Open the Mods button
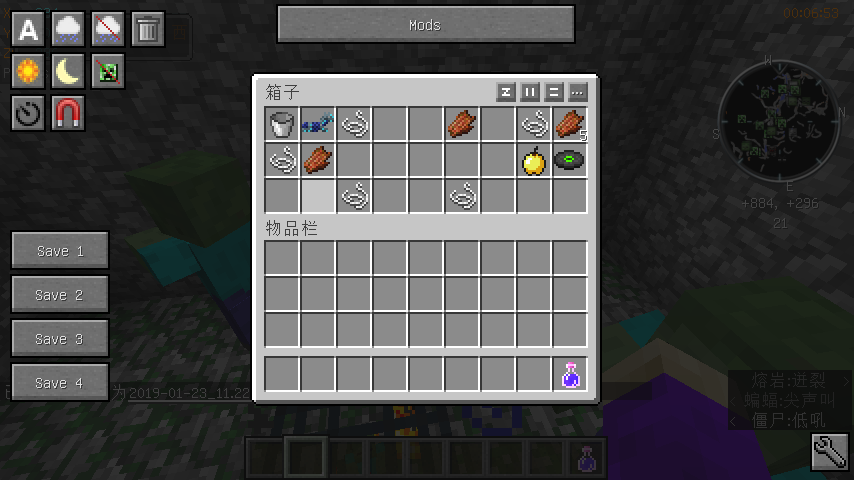Viewport: 854px width, 480px height. [425, 25]
